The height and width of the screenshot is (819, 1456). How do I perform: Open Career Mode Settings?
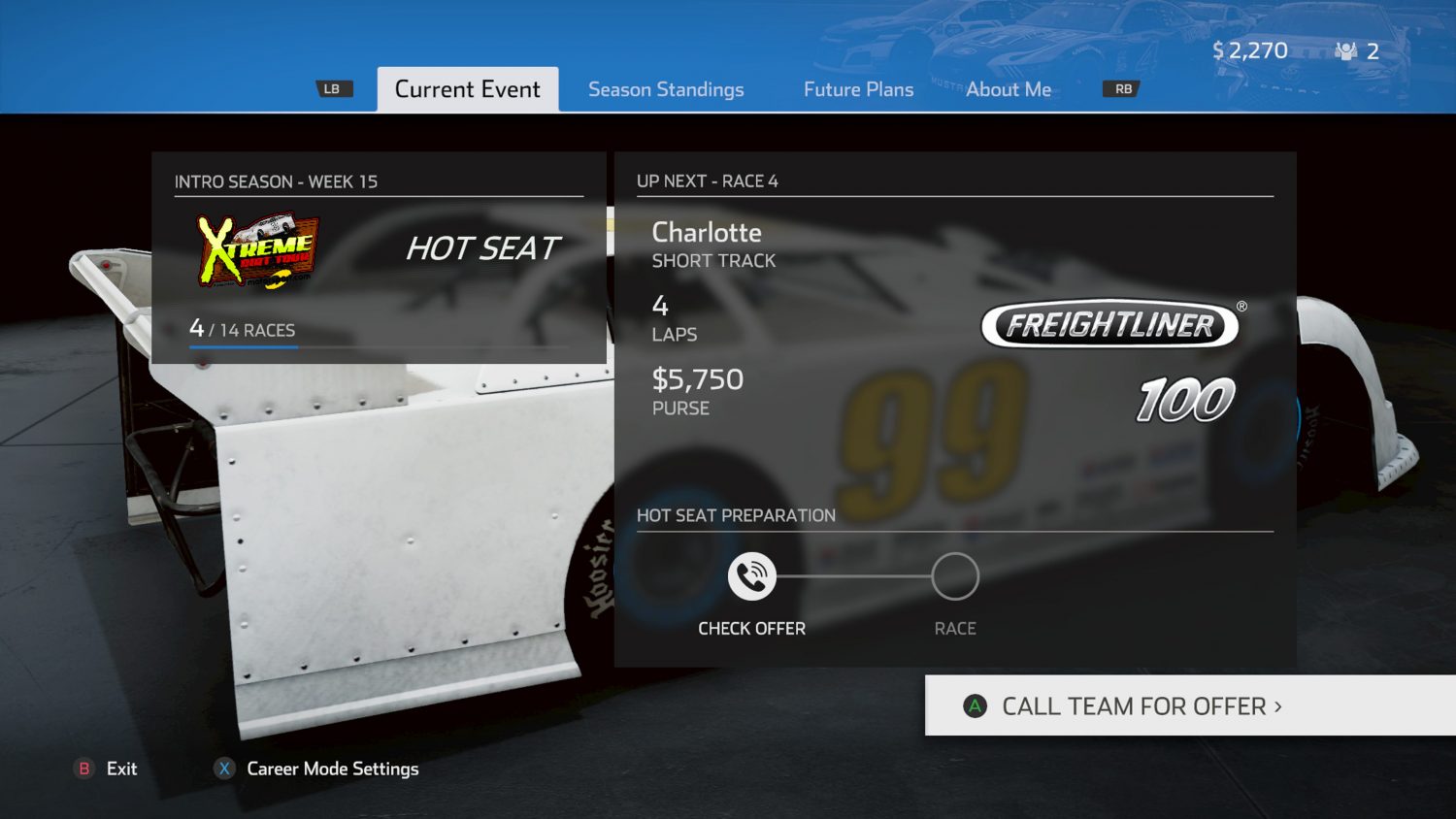pos(318,769)
